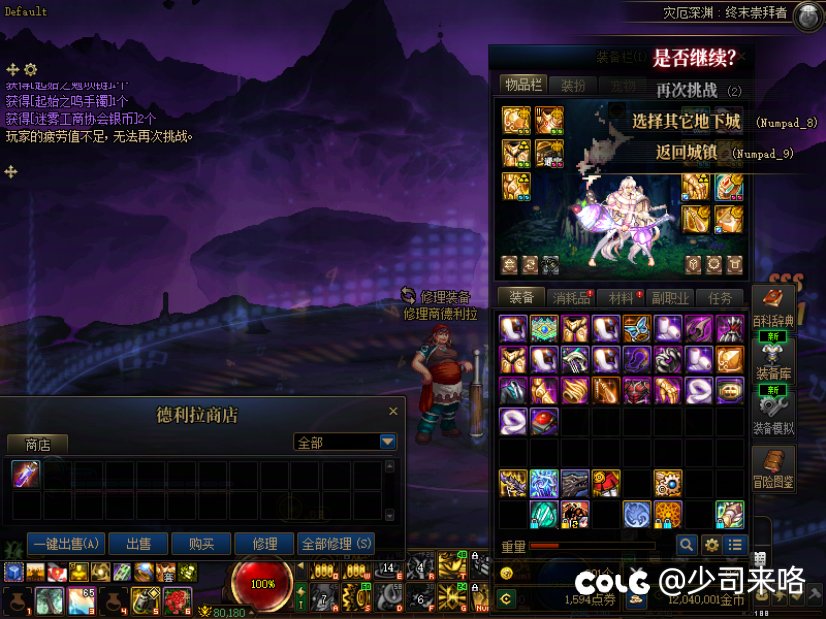Click the inventory magnifier search button
Viewport: 826px width, 619px height.
[686, 545]
